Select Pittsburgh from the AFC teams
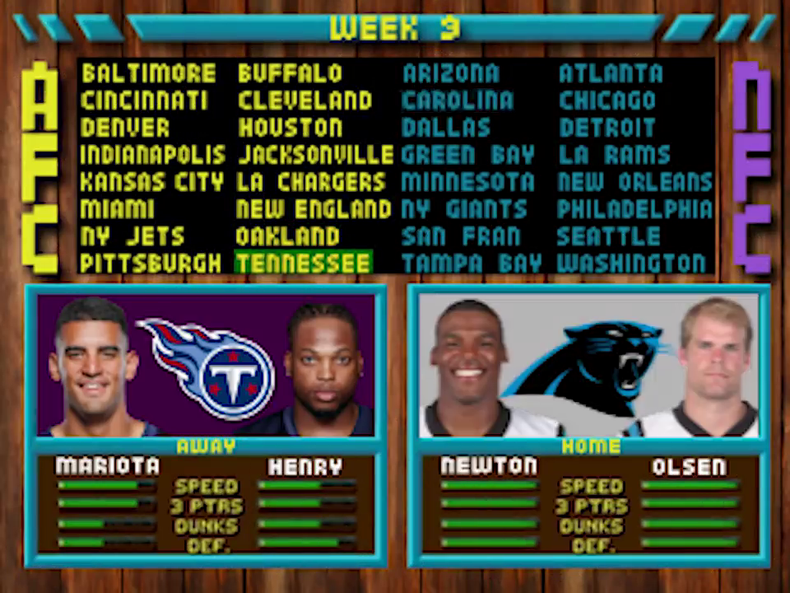The height and width of the screenshot is (593, 790). click(151, 263)
